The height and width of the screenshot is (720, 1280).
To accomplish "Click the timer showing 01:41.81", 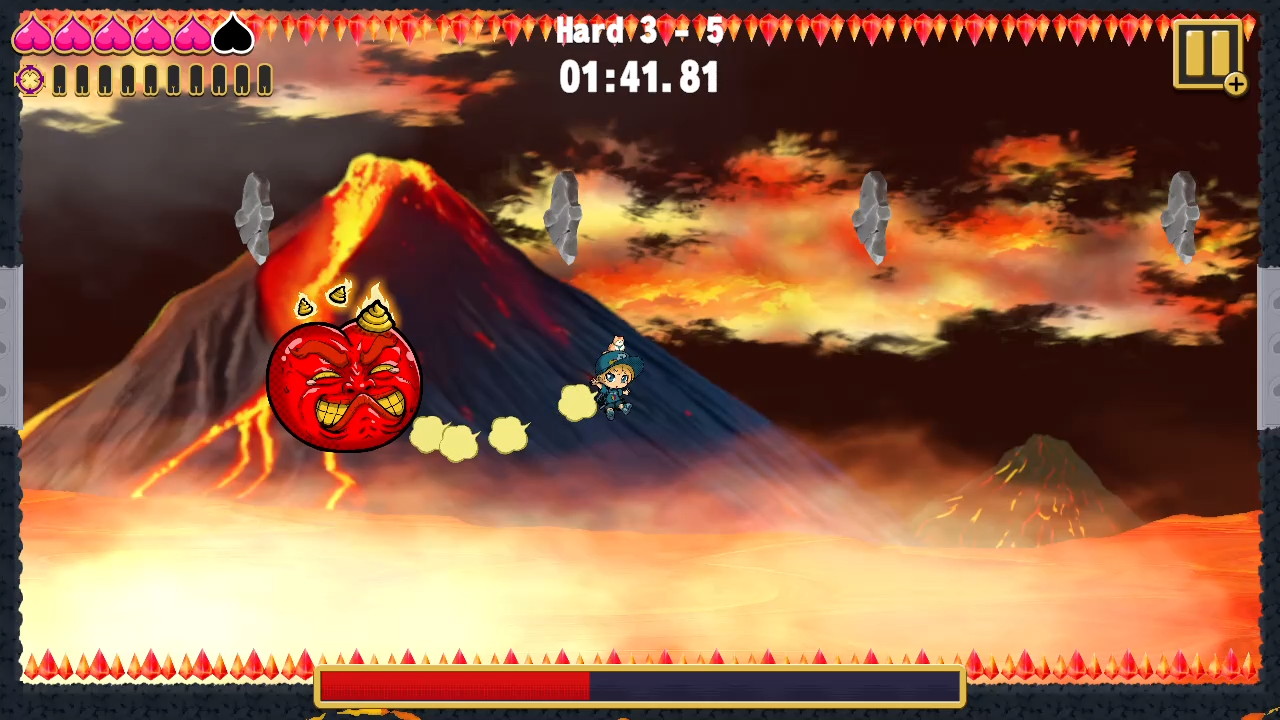I will 639,78.
